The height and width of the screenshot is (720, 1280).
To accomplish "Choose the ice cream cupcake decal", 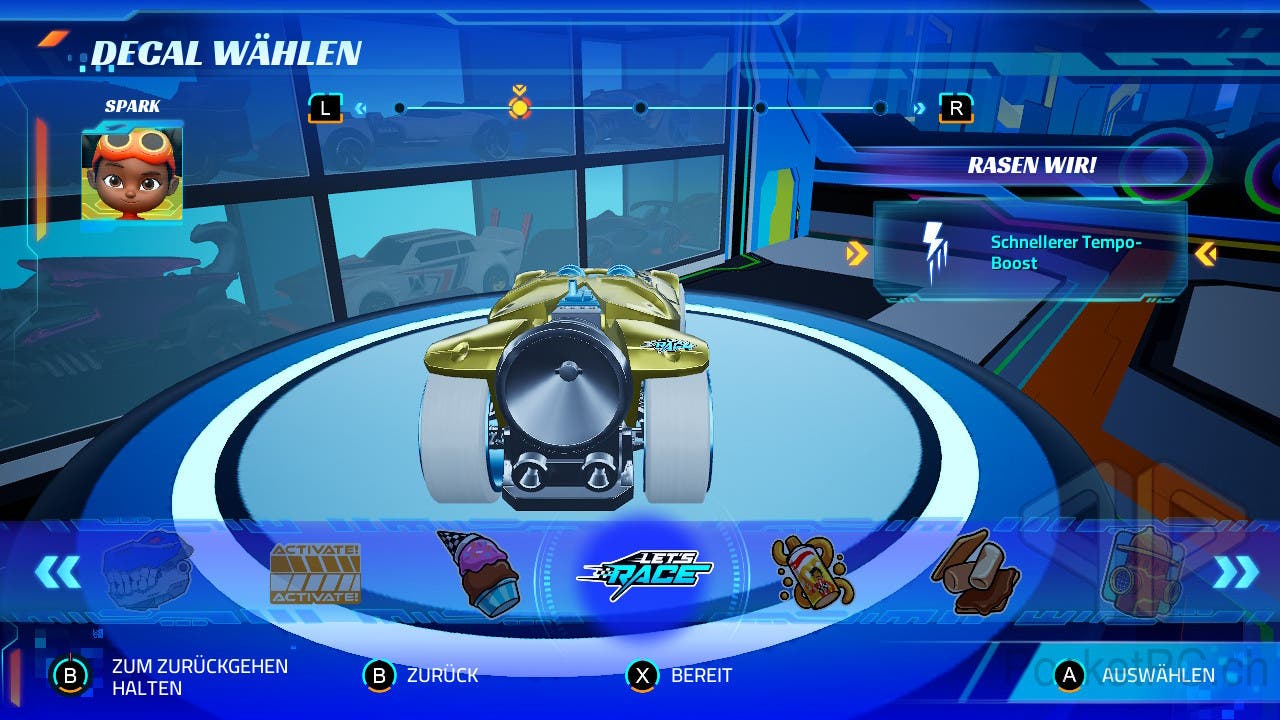I will (x=479, y=573).
